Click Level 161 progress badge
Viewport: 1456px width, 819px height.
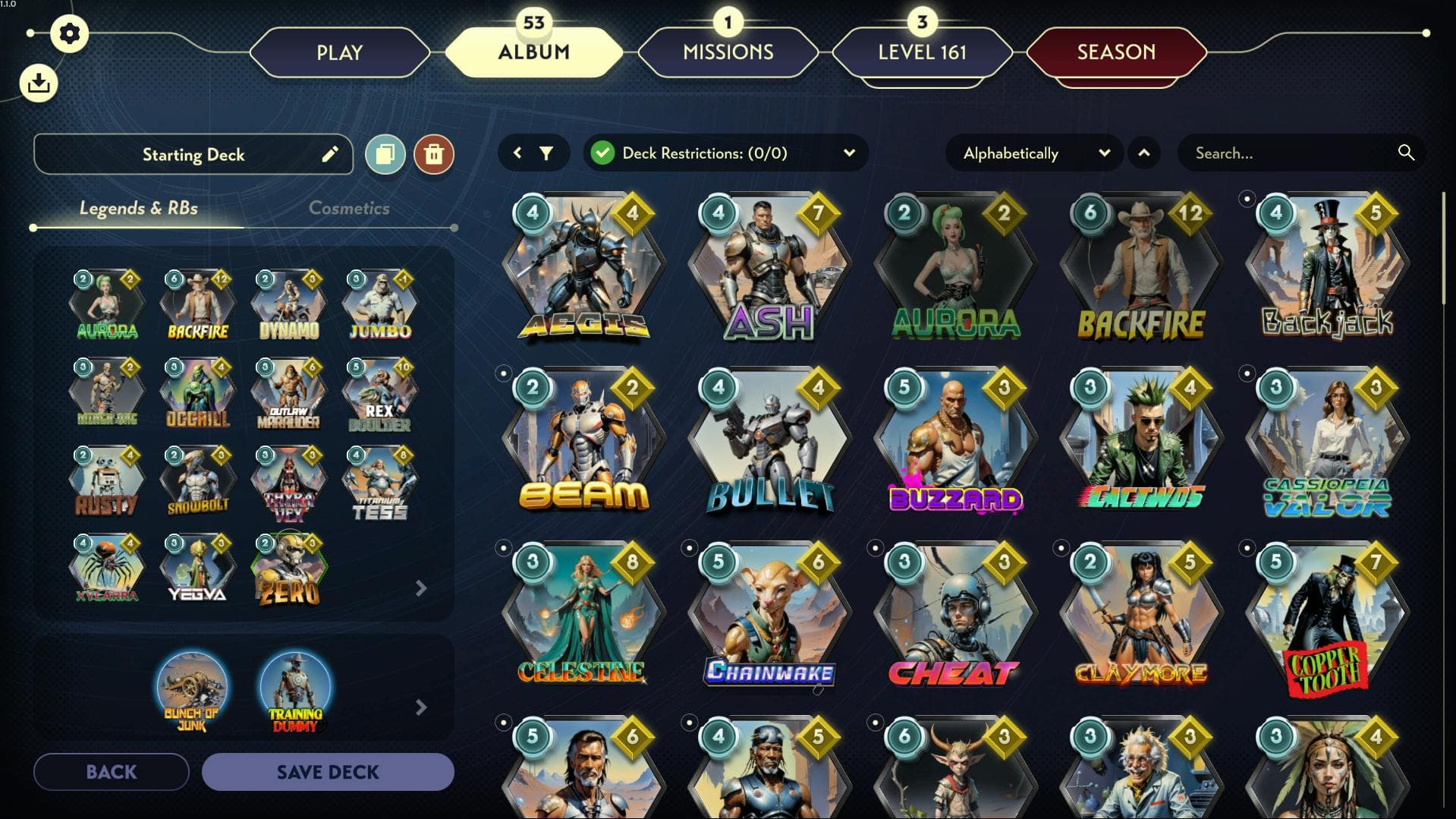tap(922, 52)
